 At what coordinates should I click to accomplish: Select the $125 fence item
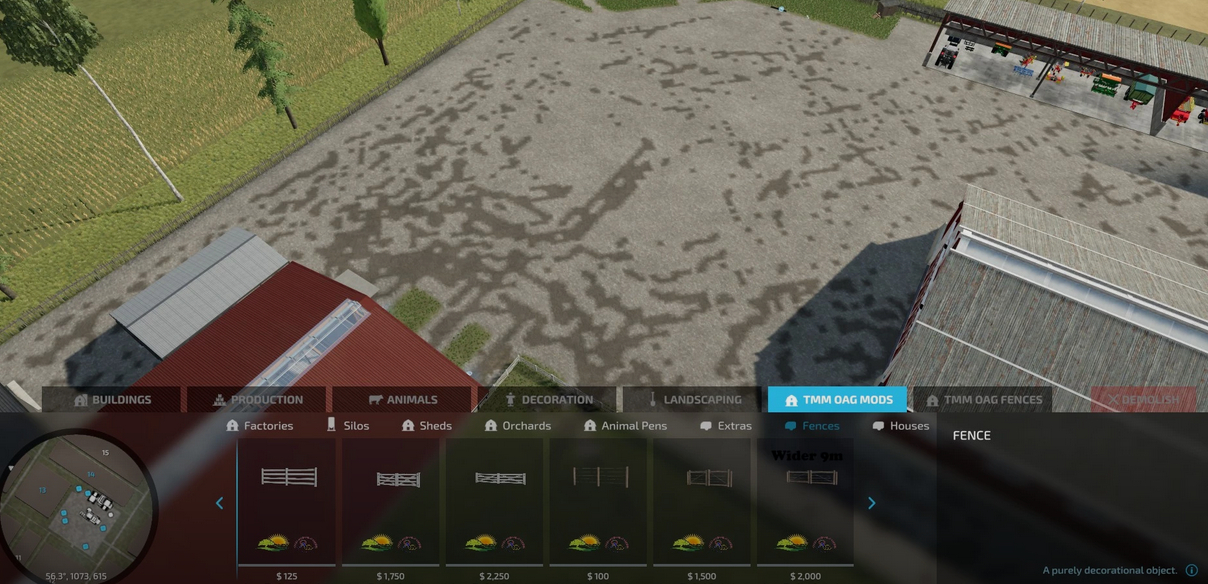coord(288,502)
